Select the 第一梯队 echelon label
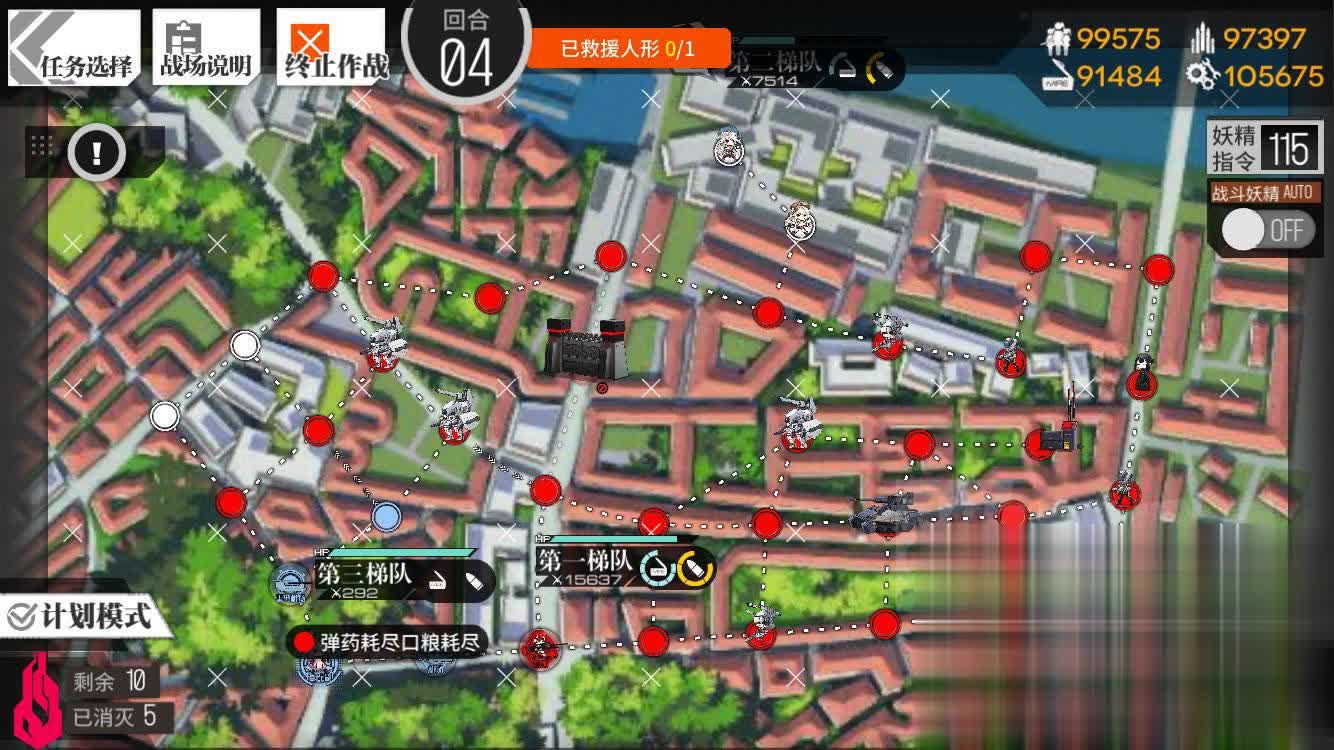The width and height of the screenshot is (1334, 750). [x=585, y=564]
